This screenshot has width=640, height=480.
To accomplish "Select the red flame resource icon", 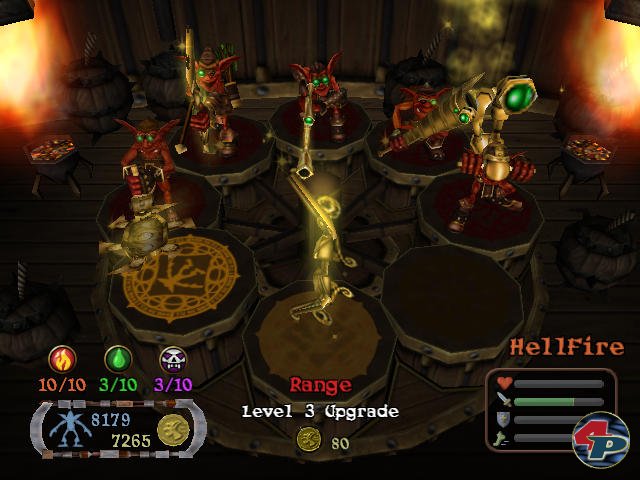I will click(x=60, y=357).
